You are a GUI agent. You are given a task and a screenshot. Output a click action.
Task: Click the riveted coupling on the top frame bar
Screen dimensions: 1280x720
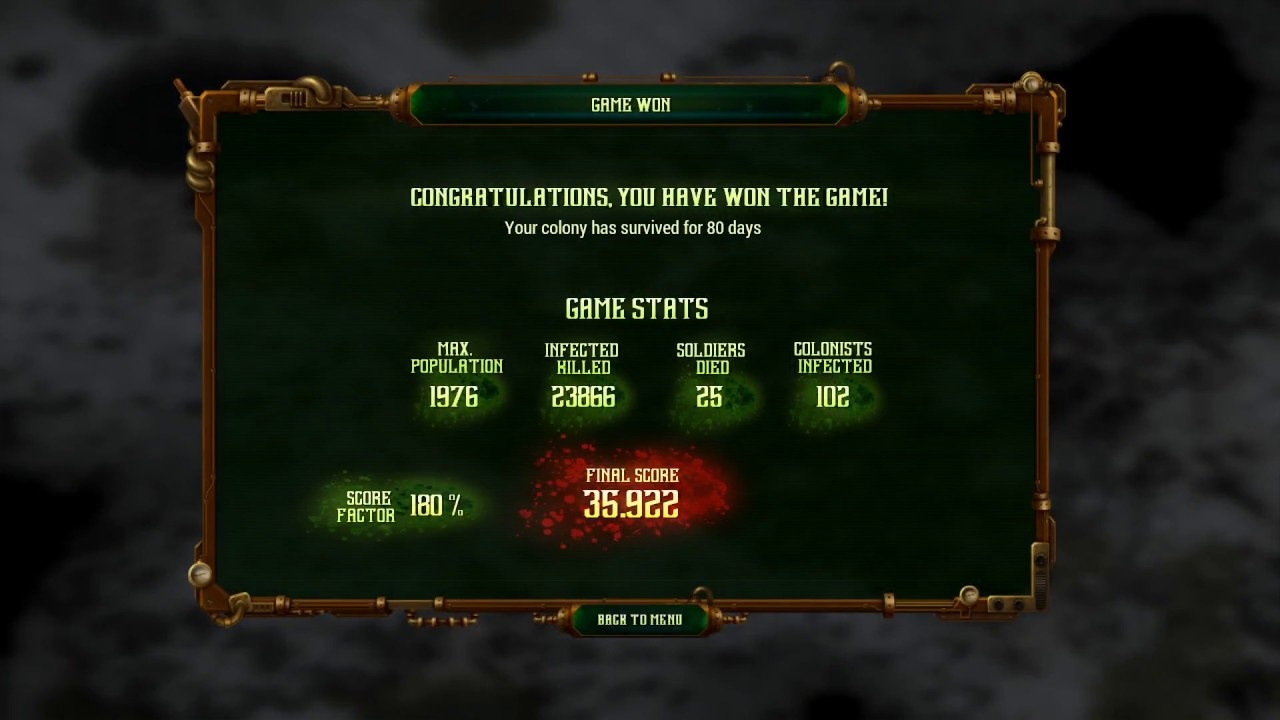pyautogui.click(x=246, y=99)
